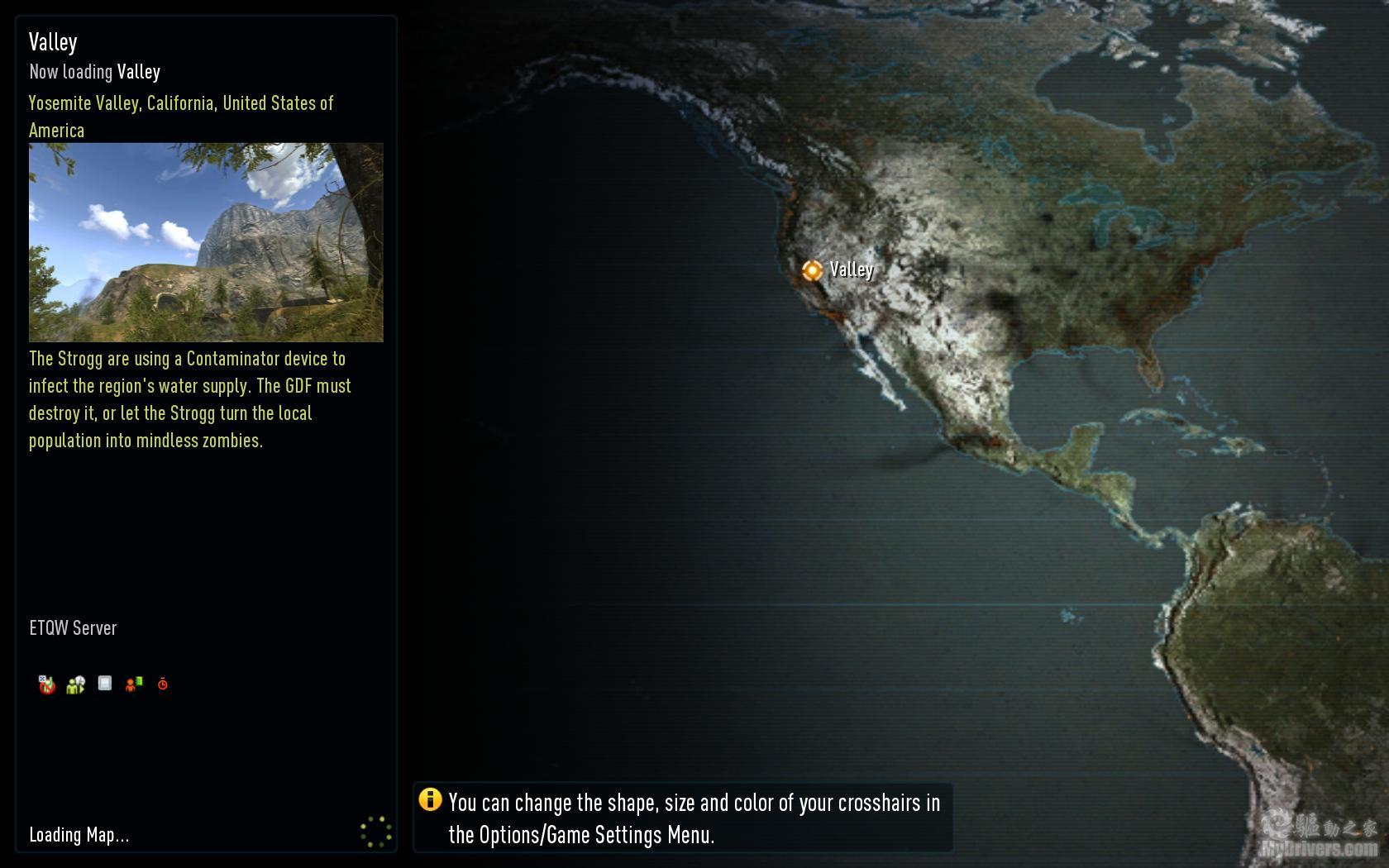
Task: Open the Valley map preview thumbnail
Action: (206, 242)
